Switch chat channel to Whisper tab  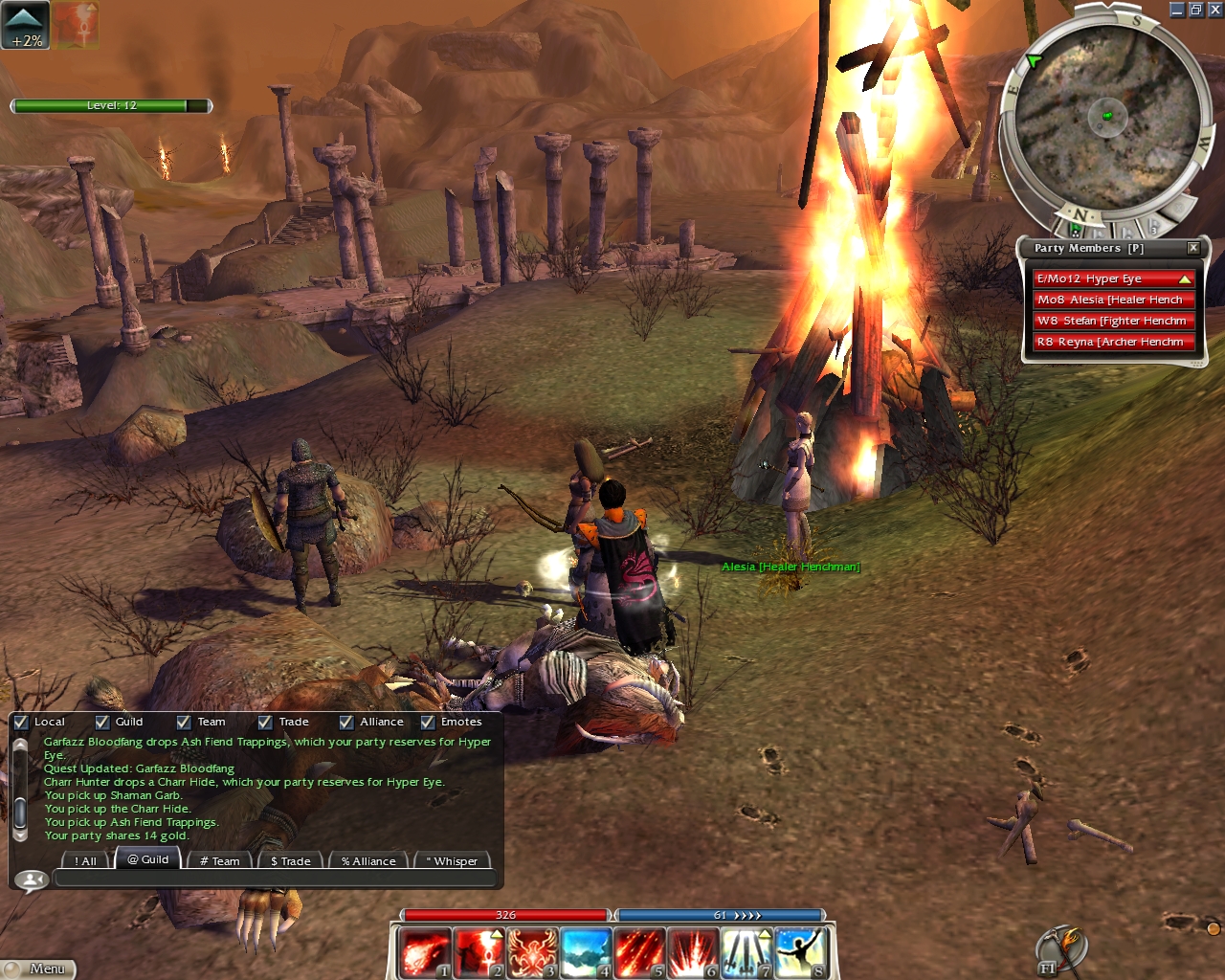(x=455, y=860)
